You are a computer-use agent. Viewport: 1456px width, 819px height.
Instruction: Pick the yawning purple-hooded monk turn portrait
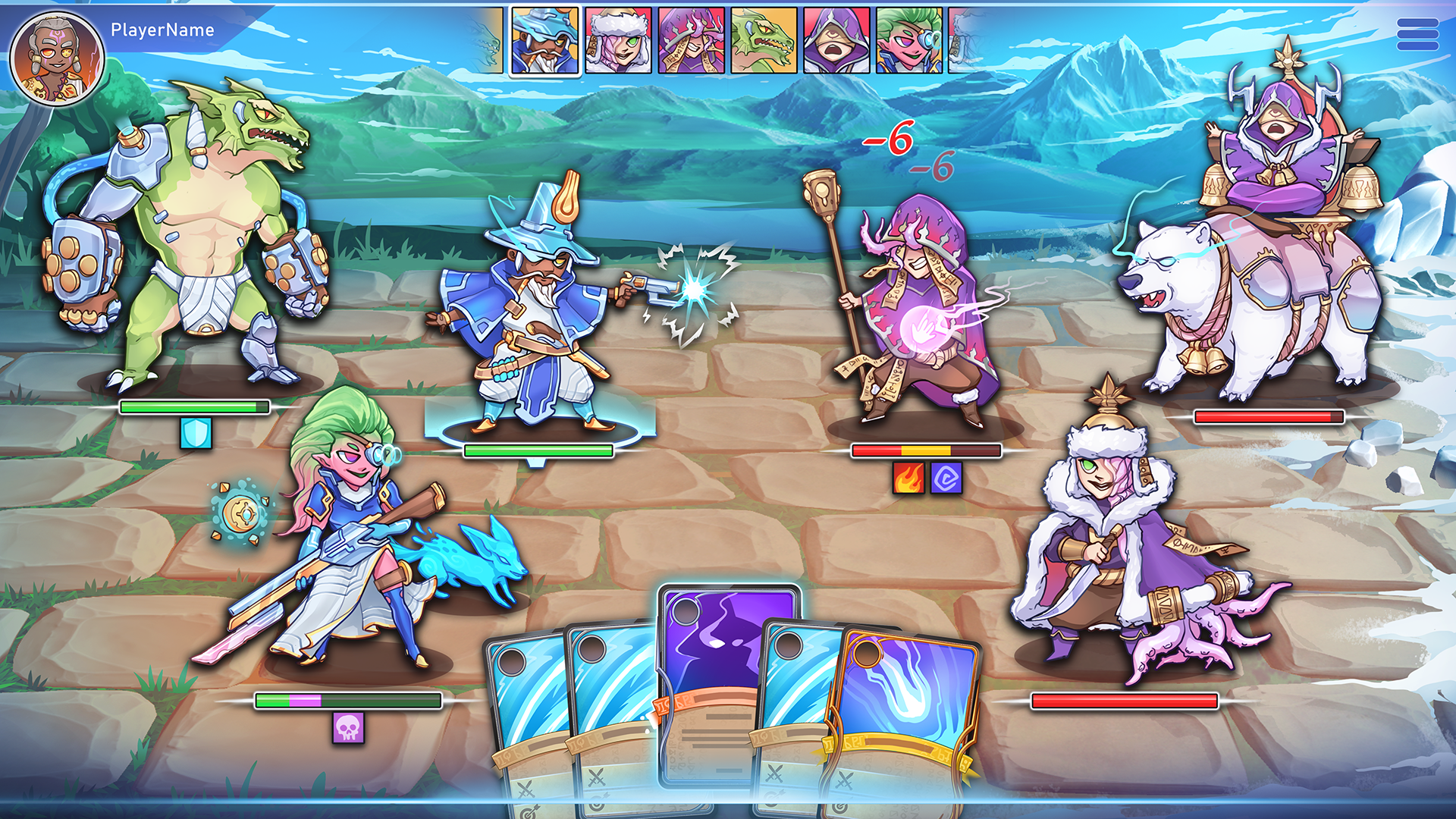coord(836,41)
